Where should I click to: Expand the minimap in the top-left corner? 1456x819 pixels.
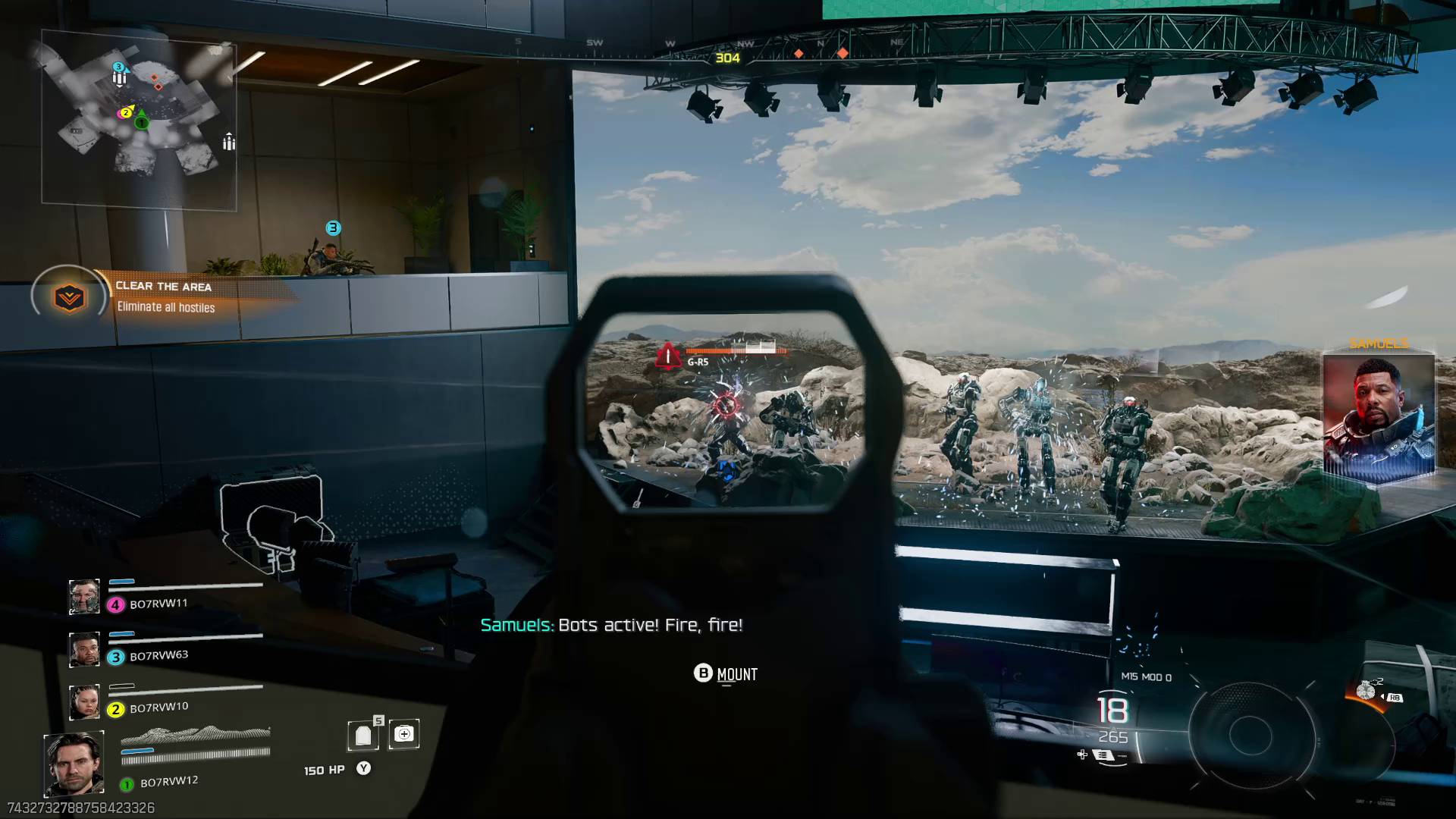(140, 118)
